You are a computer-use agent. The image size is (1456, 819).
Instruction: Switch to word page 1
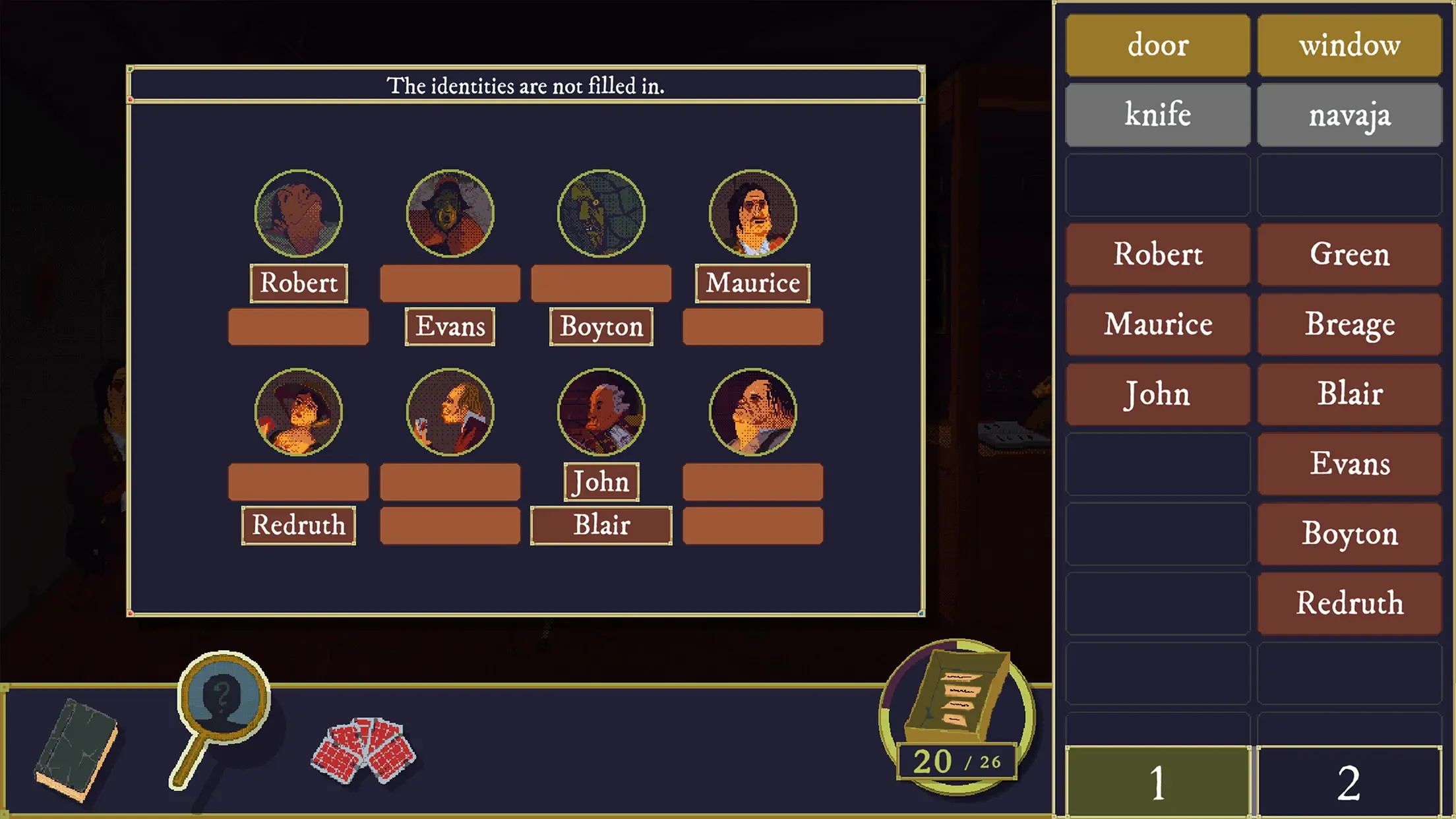click(x=1157, y=782)
